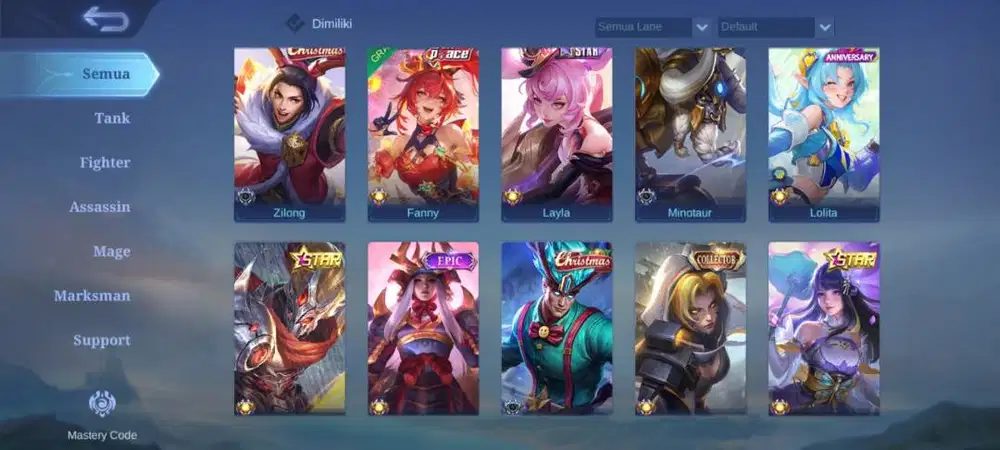1000x450 pixels.
Task: Select the Mage tab
Action: 112,251
